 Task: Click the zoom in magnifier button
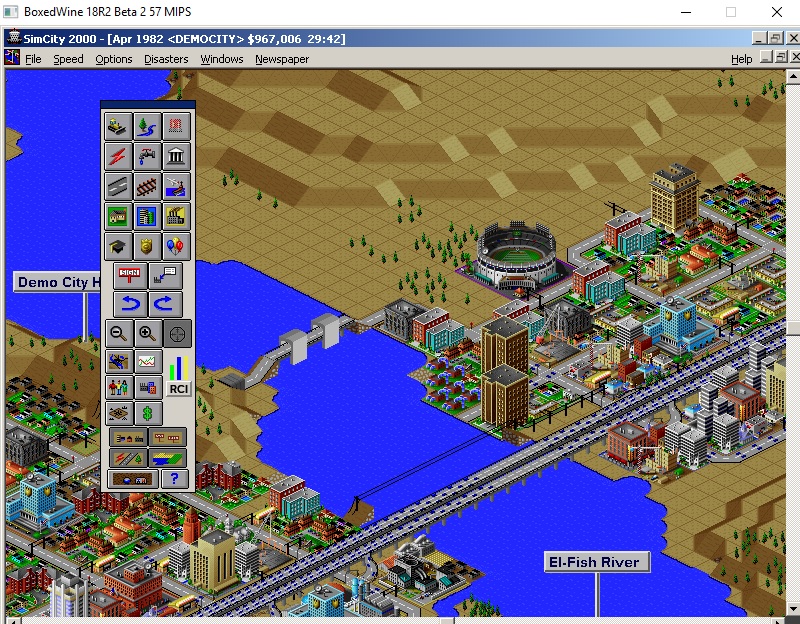click(148, 334)
